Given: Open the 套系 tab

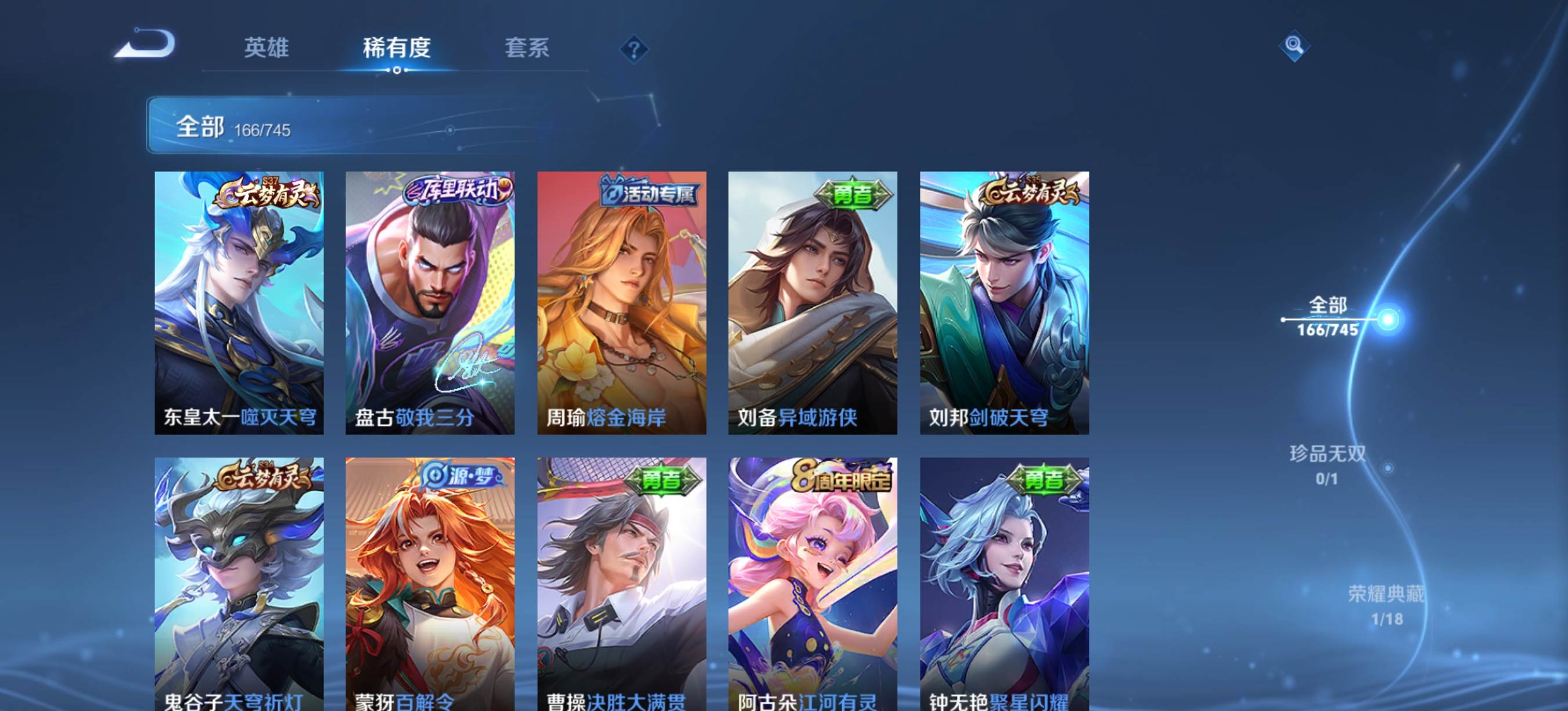Looking at the screenshot, I should click(527, 48).
